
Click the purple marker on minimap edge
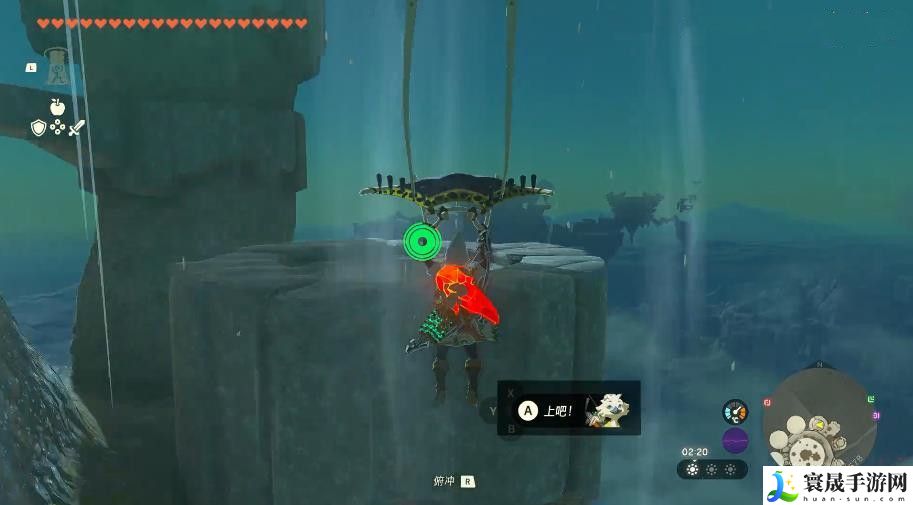click(x=876, y=415)
